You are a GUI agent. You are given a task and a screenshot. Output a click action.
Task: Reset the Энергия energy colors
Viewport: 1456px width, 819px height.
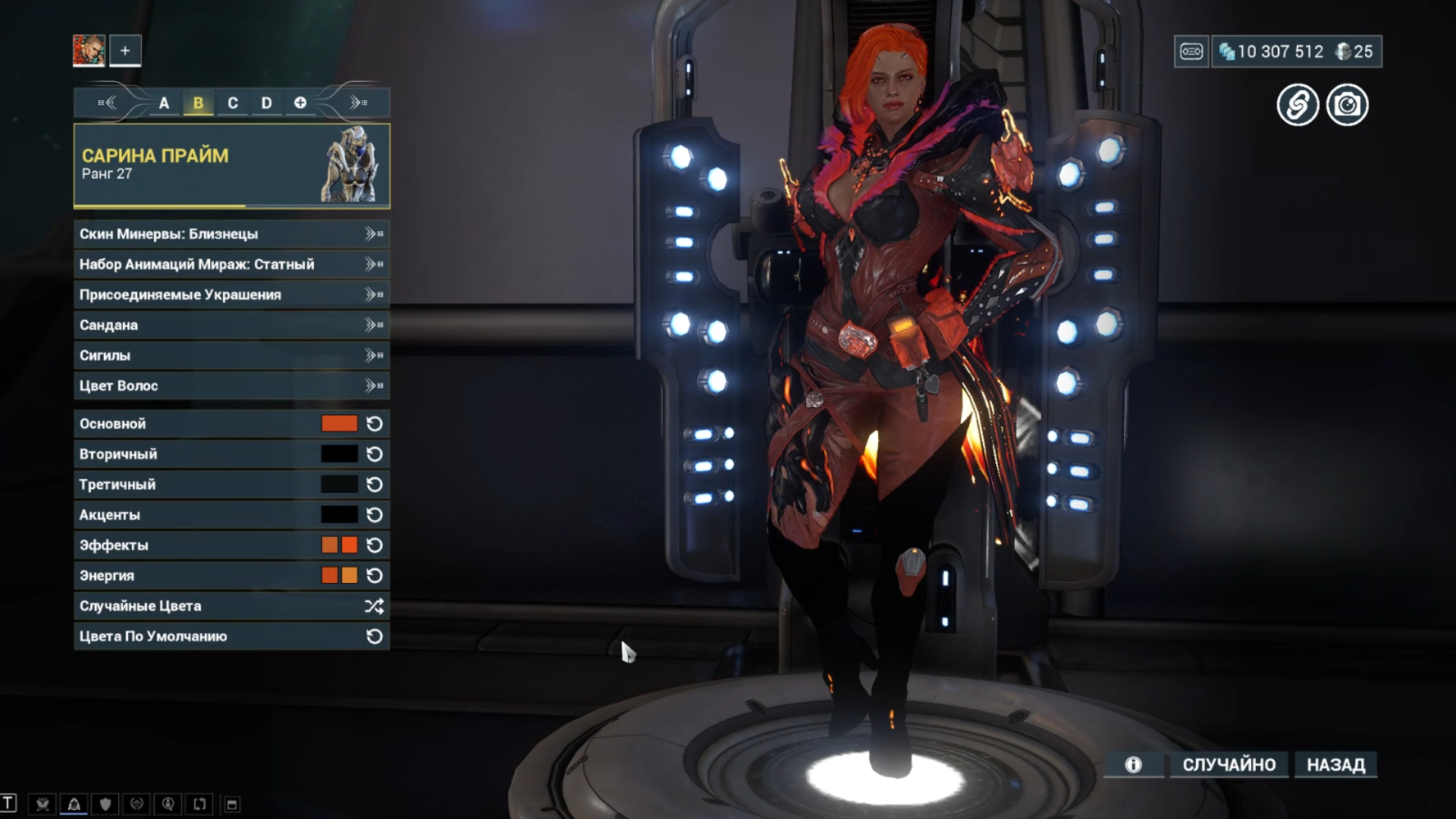[x=375, y=576]
